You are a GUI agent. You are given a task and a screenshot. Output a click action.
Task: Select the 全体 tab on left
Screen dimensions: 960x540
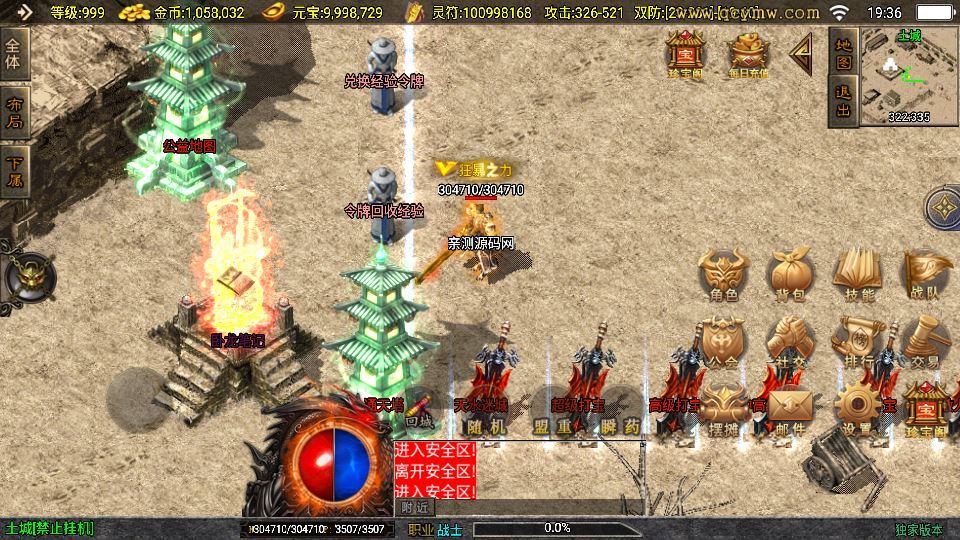tap(14, 52)
